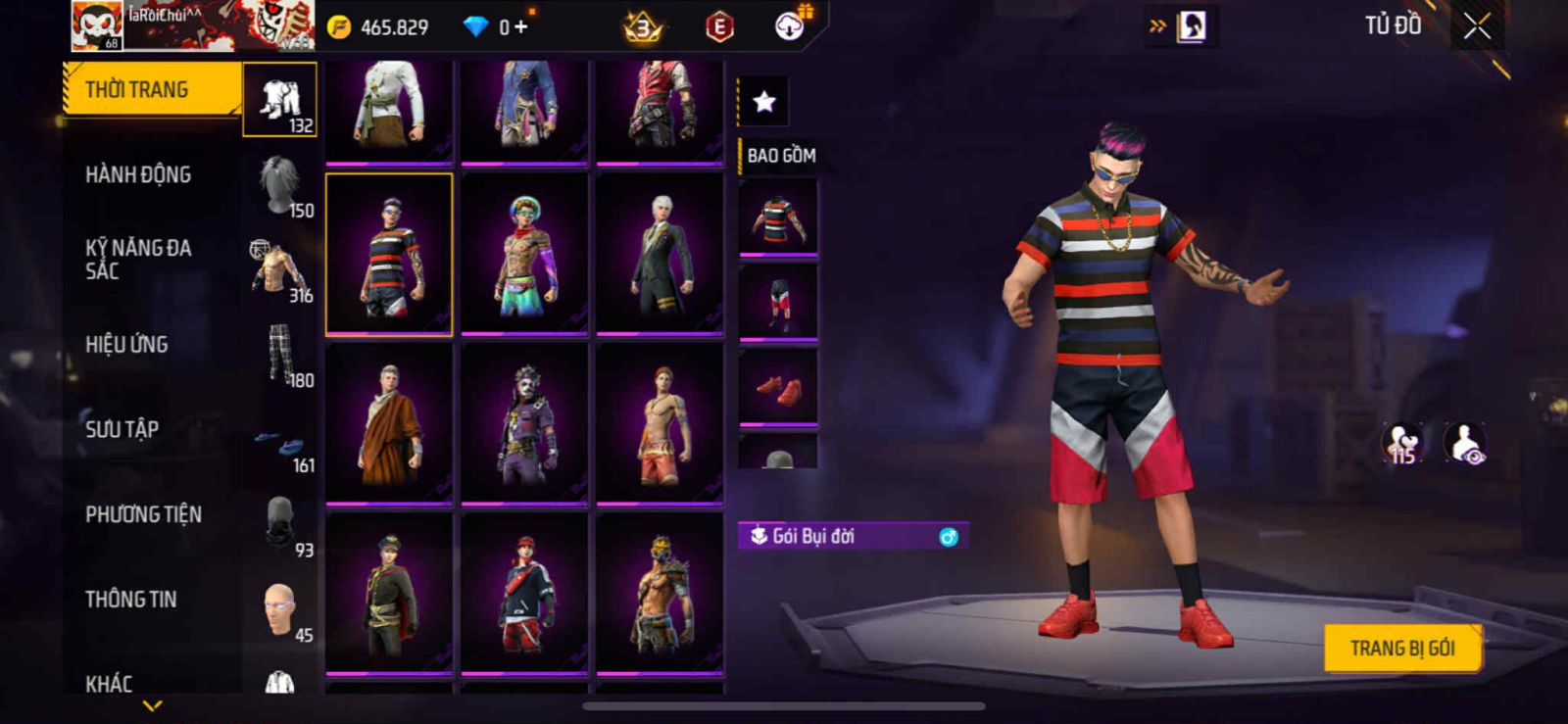Open the player profile avatar
1568x724 pixels.
97,26
